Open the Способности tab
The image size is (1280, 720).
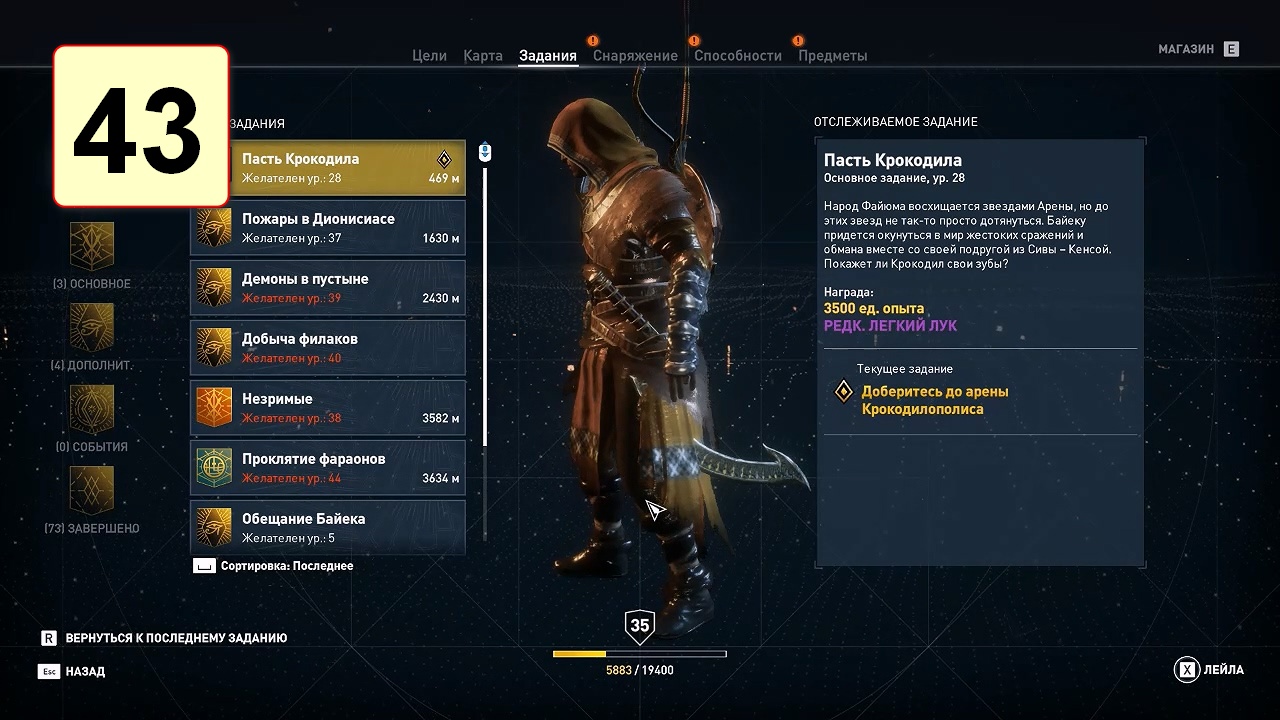tap(738, 56)
